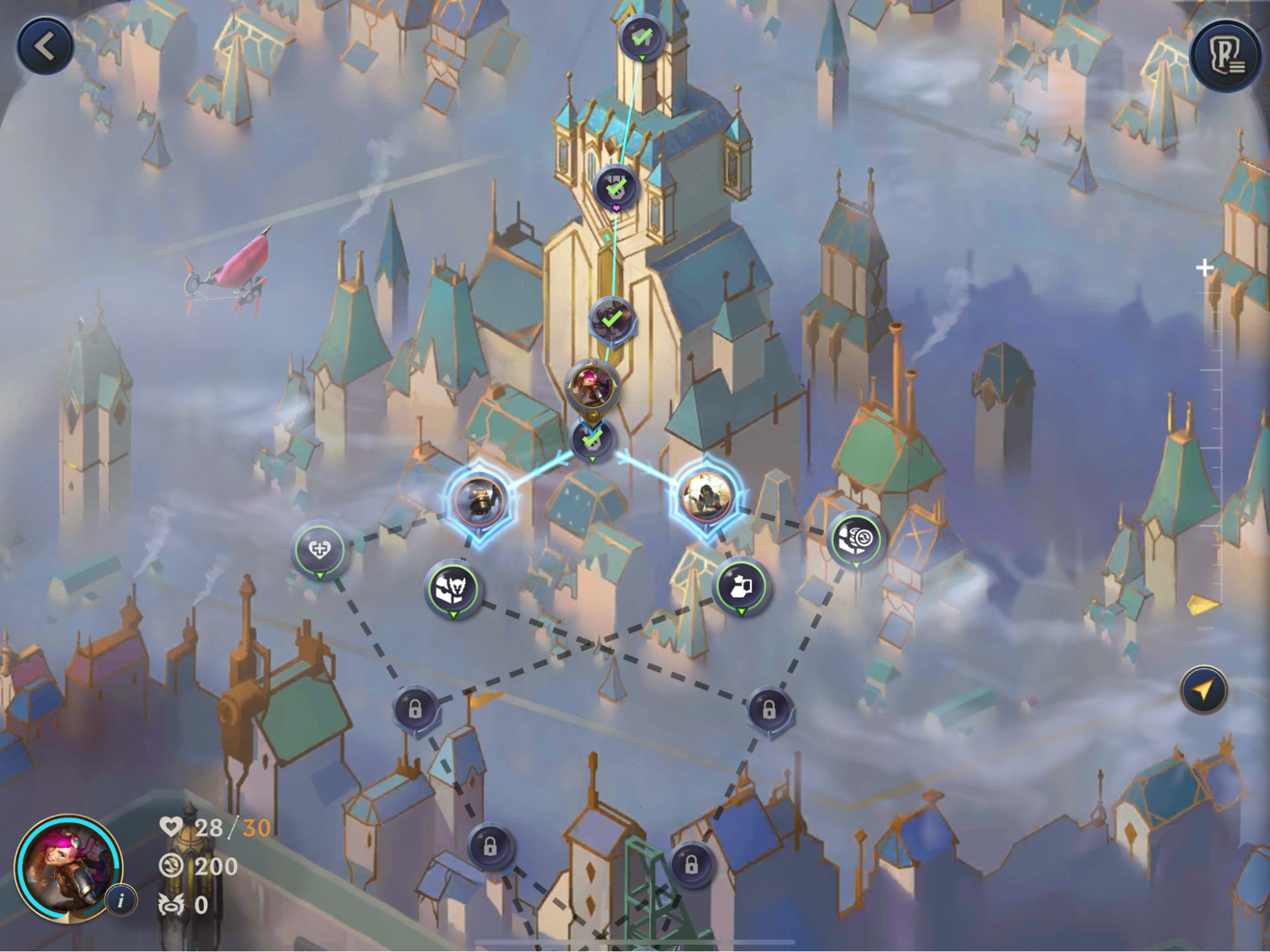
Task: Pick the chest with horned mask node
Action: pos(453,589)
